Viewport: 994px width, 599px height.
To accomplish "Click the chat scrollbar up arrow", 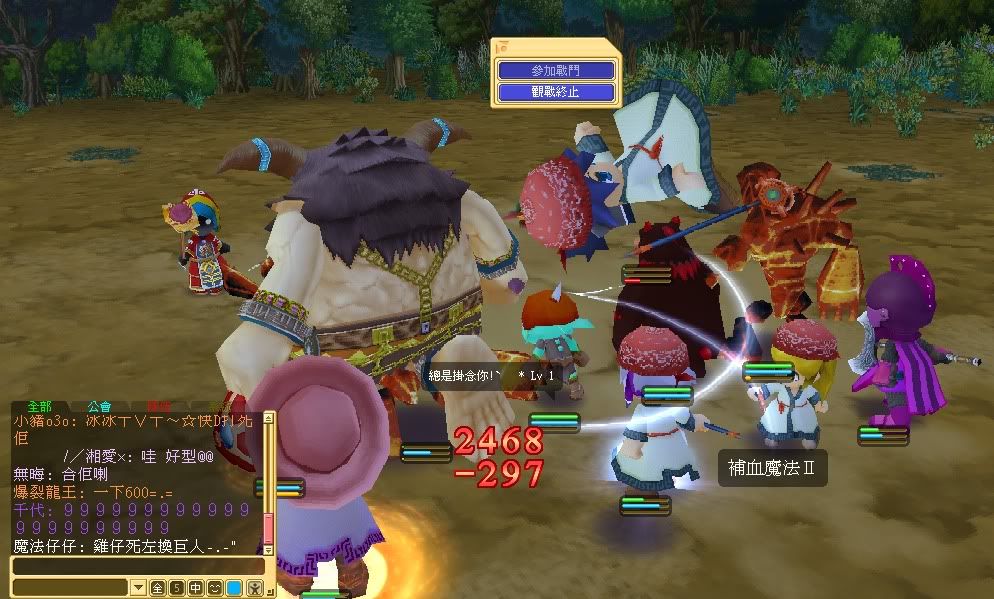I will point(268,420).
